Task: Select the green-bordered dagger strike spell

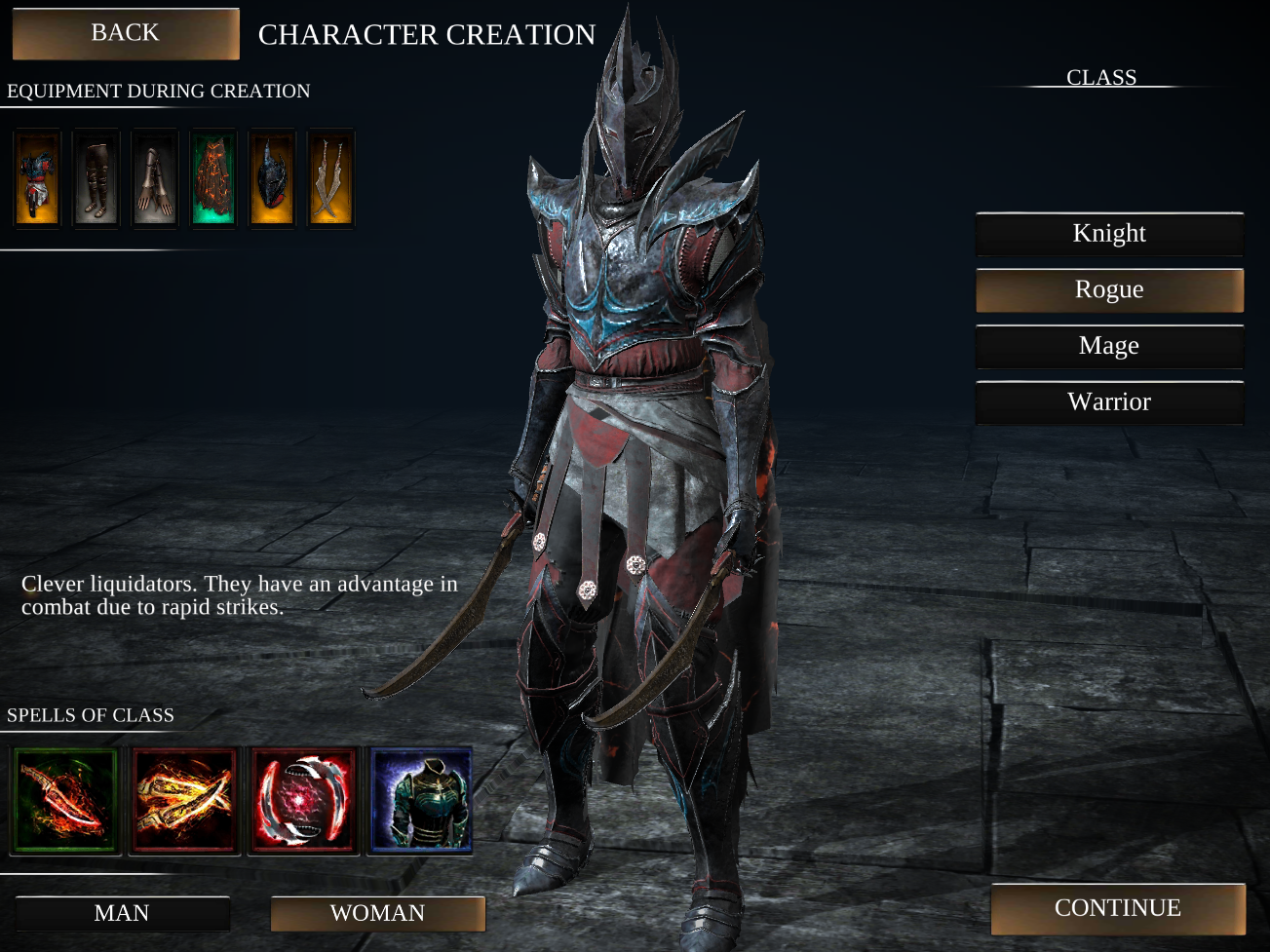Action: tap(65, 799)
